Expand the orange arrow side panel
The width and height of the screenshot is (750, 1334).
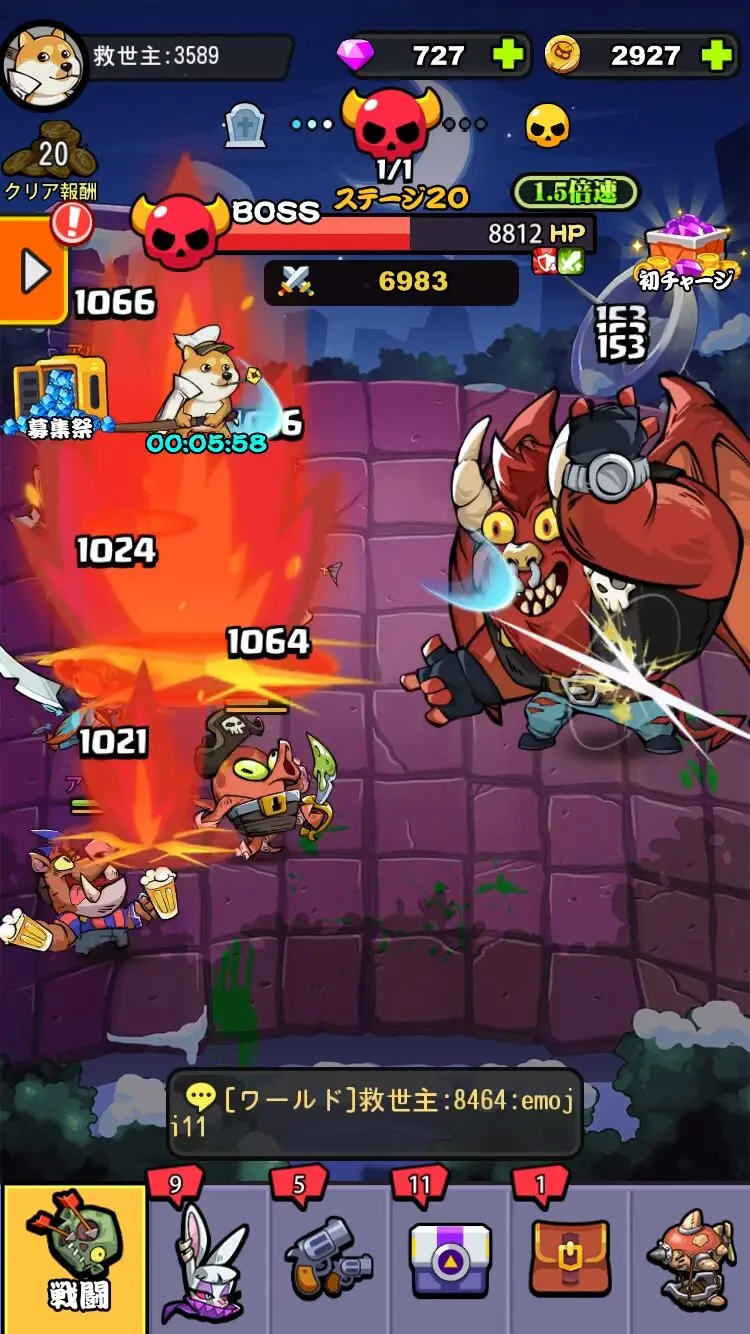click(33, 271)
